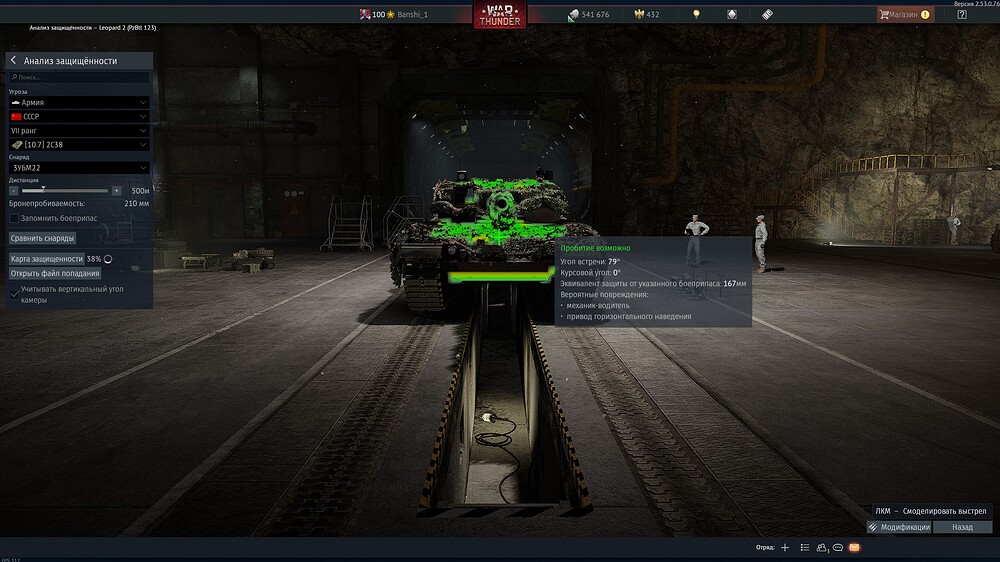Viewport: 1000px width, 562px height.
Task: Click the Поиск search field
Action: 78,77
